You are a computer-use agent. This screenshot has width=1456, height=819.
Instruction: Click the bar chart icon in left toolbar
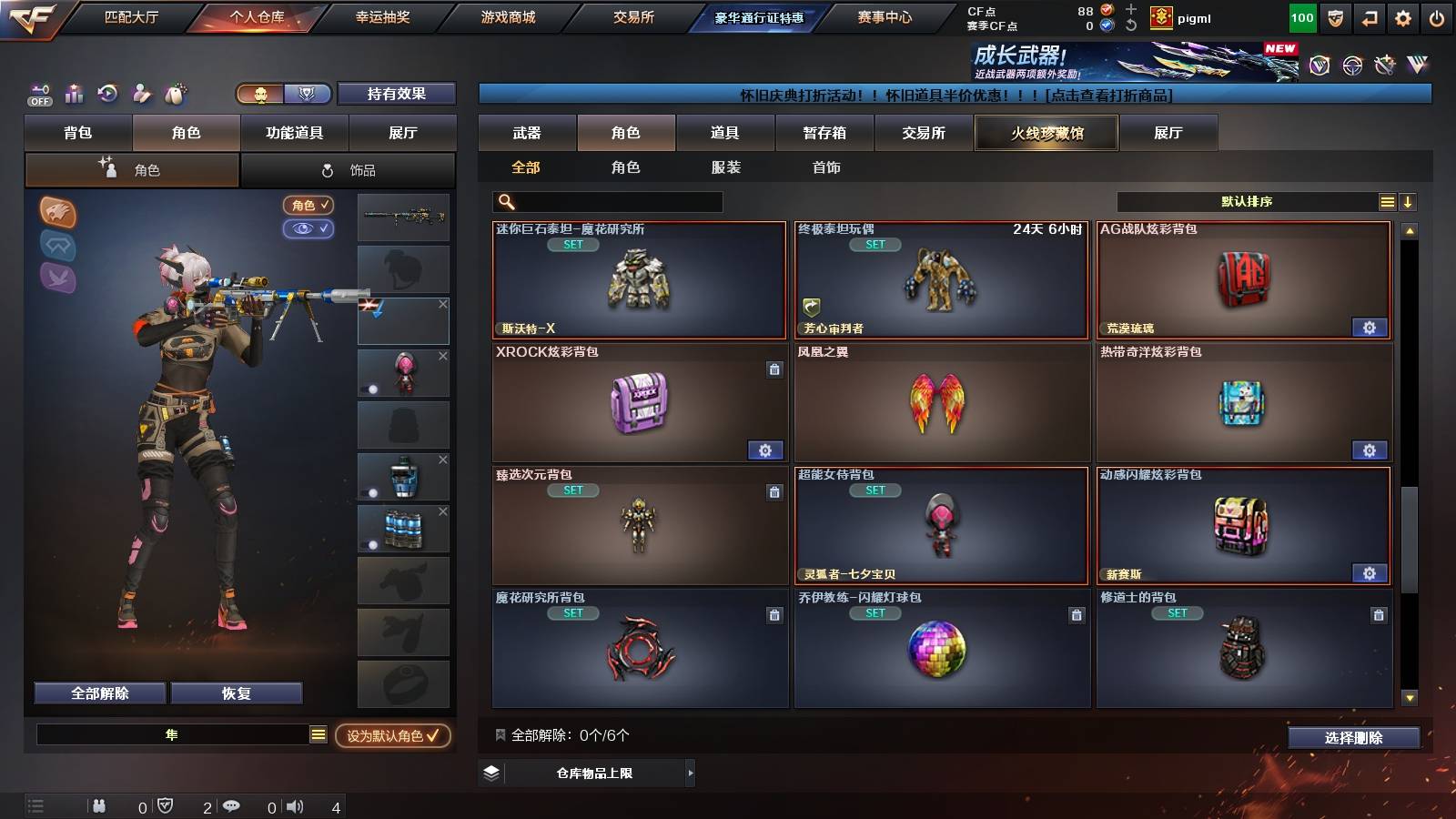pos(74,93)
